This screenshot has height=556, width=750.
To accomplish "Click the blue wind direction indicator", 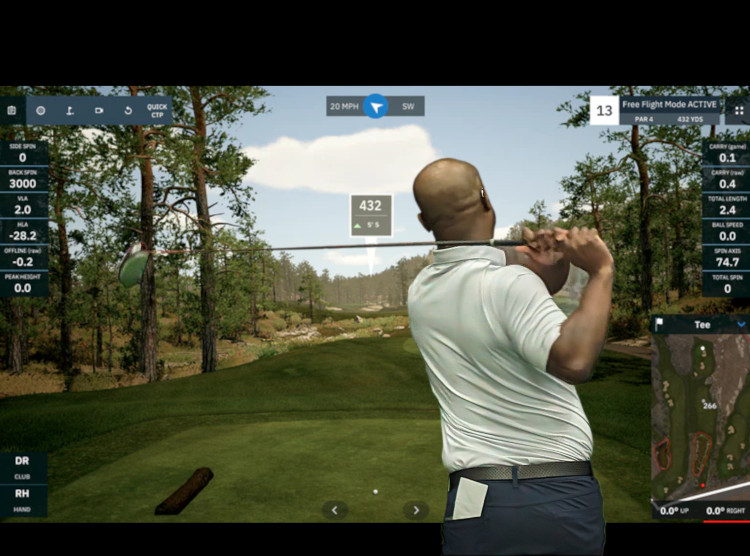I will point(375,106).
